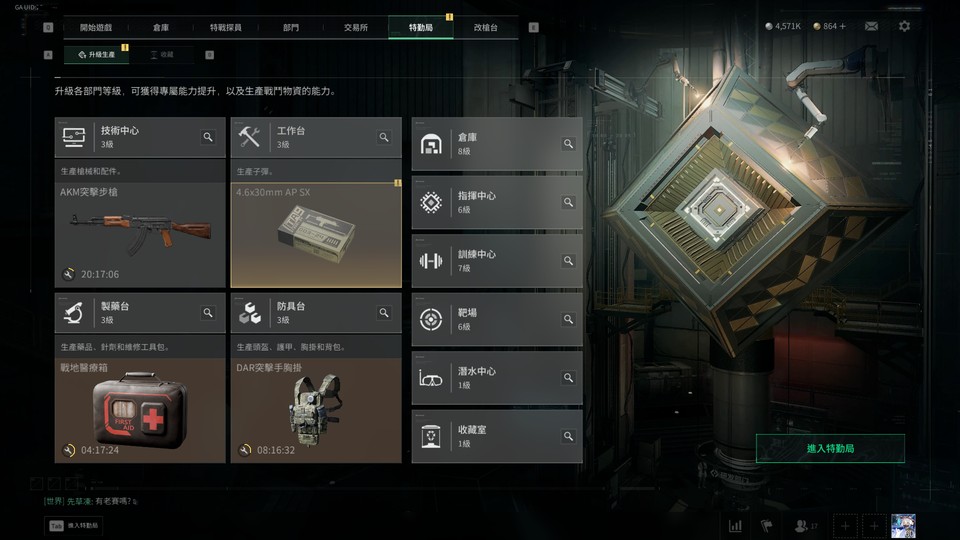Go to the 部門 tab

pos(290,27)
